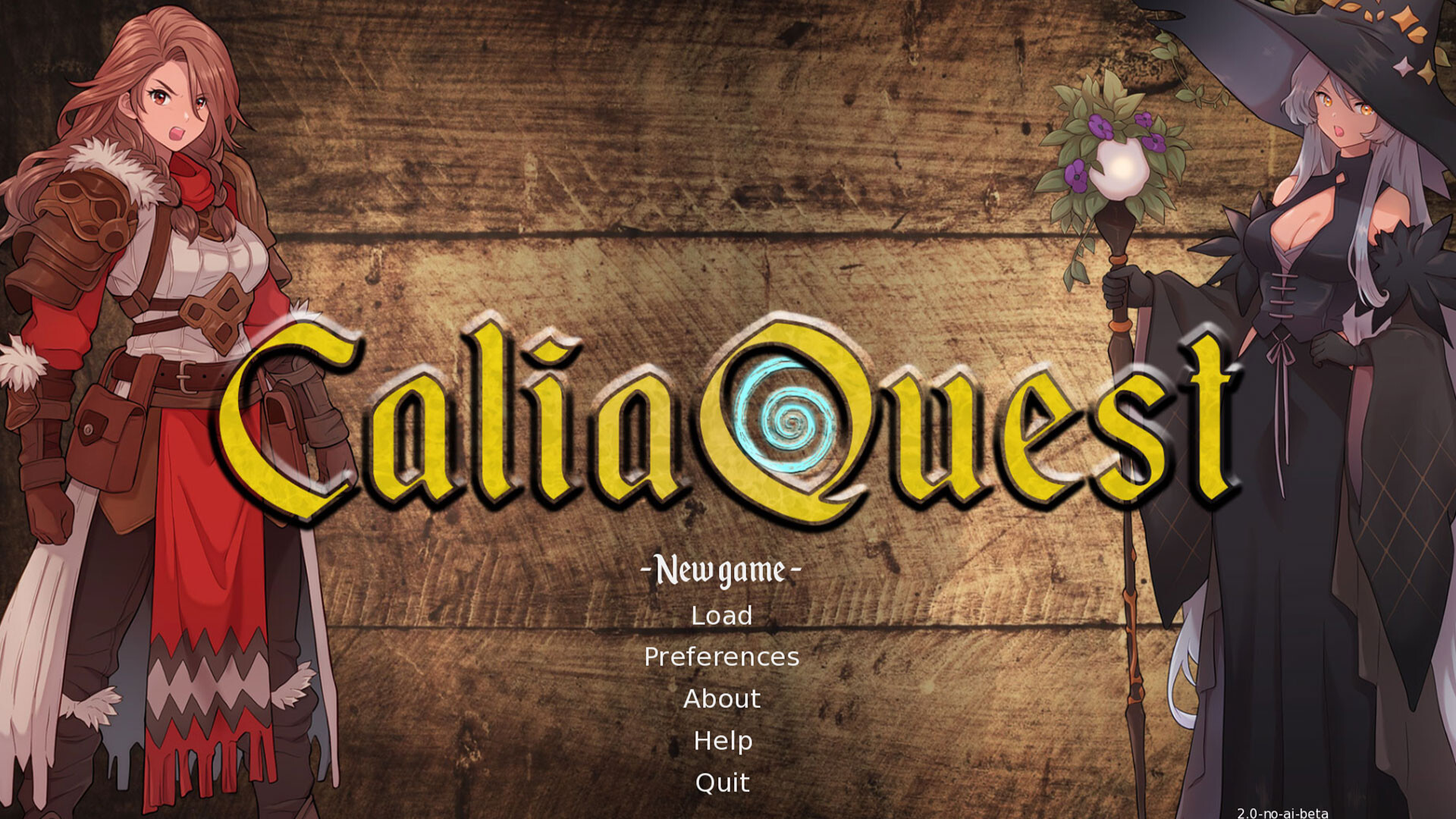
Task: Open the Load screen from the main menu
Action: click(x=720, y=616)
